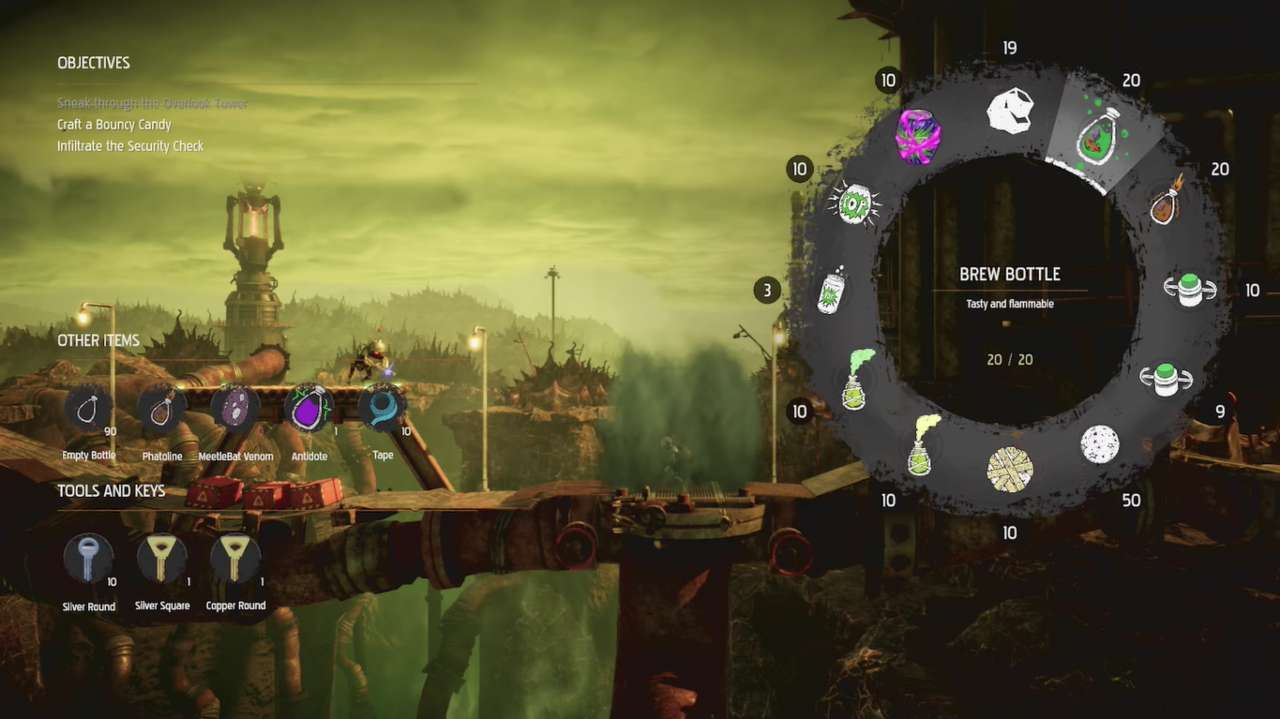Choose the white speckled ball slot
This screenshot has height=719, width=1280.
(x=1099, y=444)
